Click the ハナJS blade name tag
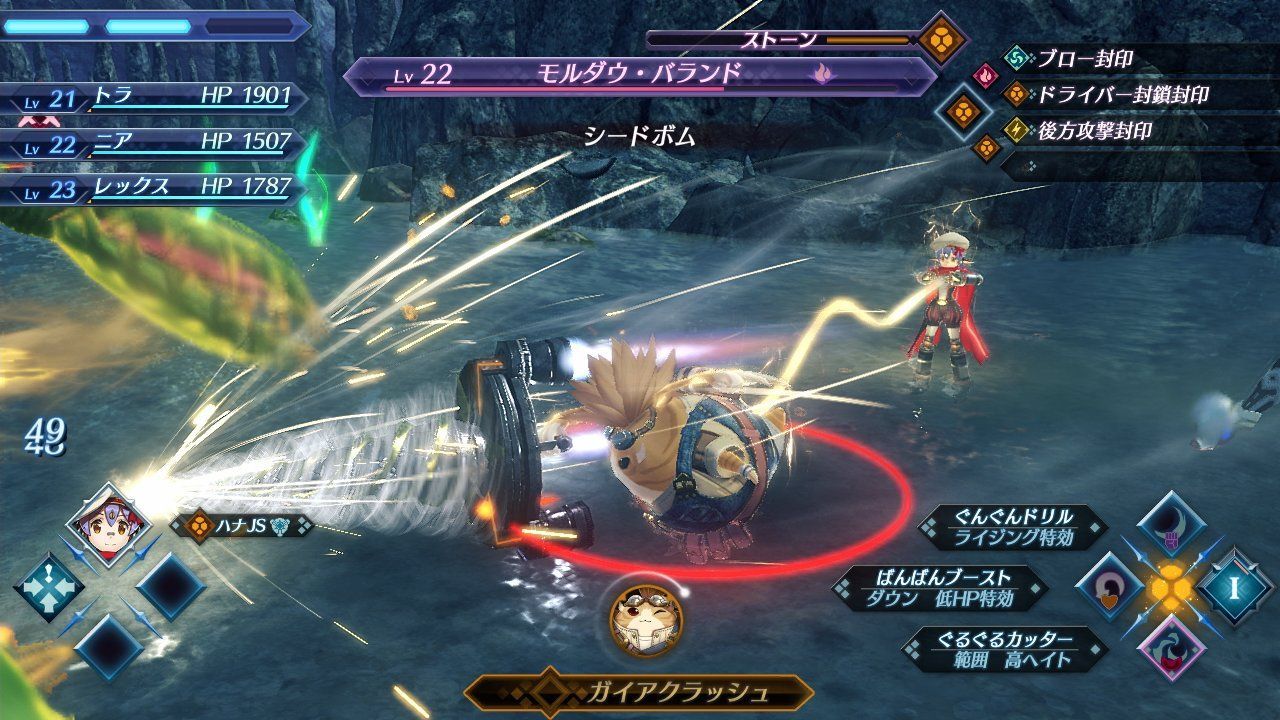 point(240,524)
